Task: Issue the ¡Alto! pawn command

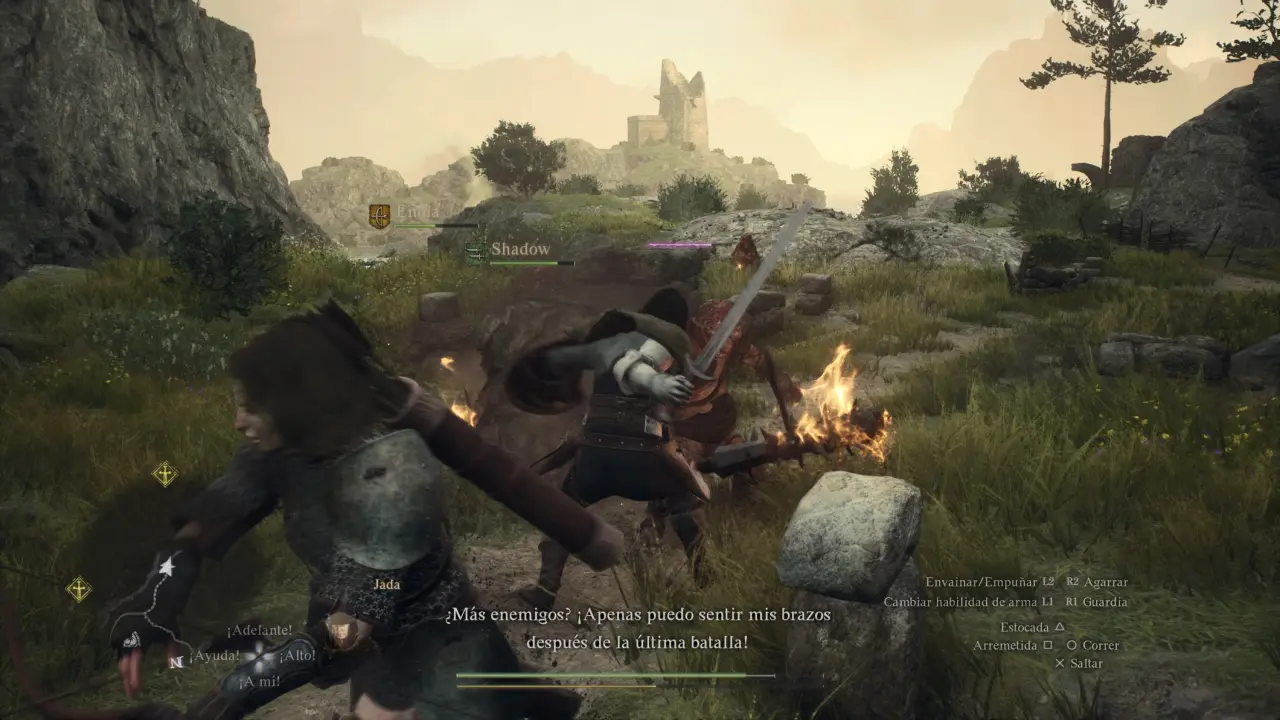Action: click(x=297, y=656)
